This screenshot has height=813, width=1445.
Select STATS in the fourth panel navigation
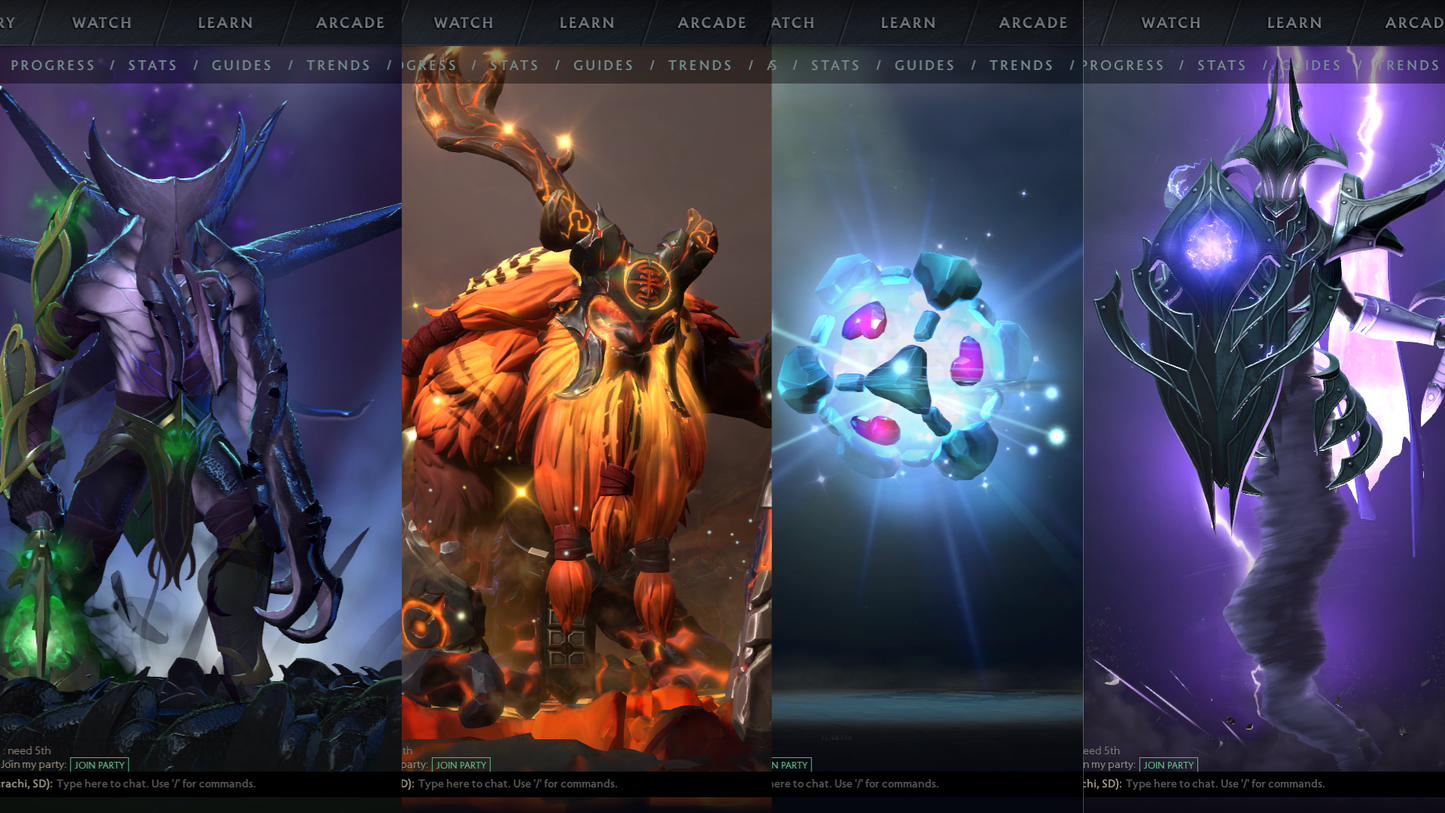pyautogui.click(x=1222, y=65)
